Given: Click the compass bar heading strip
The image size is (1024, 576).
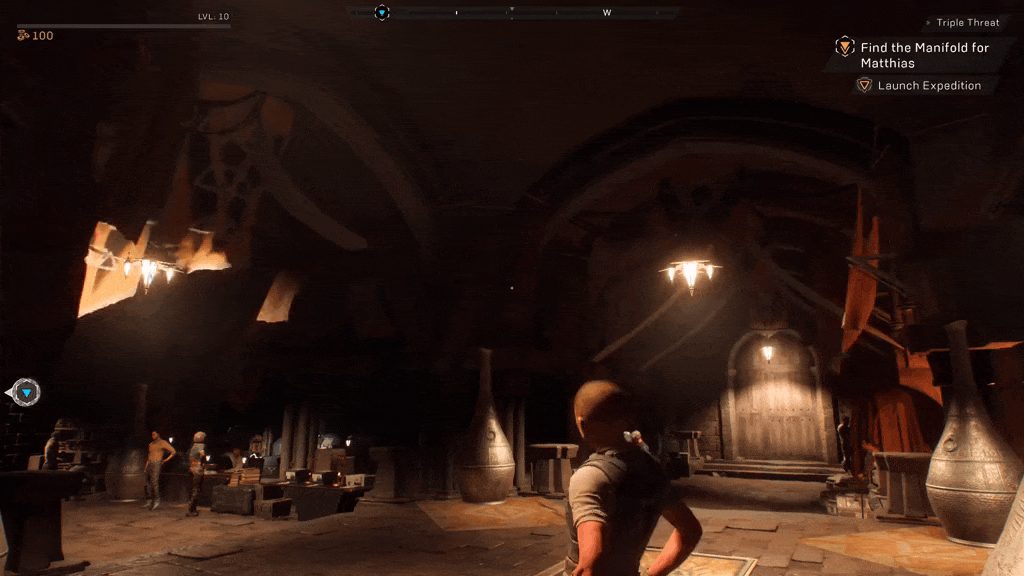Looking at the screenshot, I should [513, 13].
